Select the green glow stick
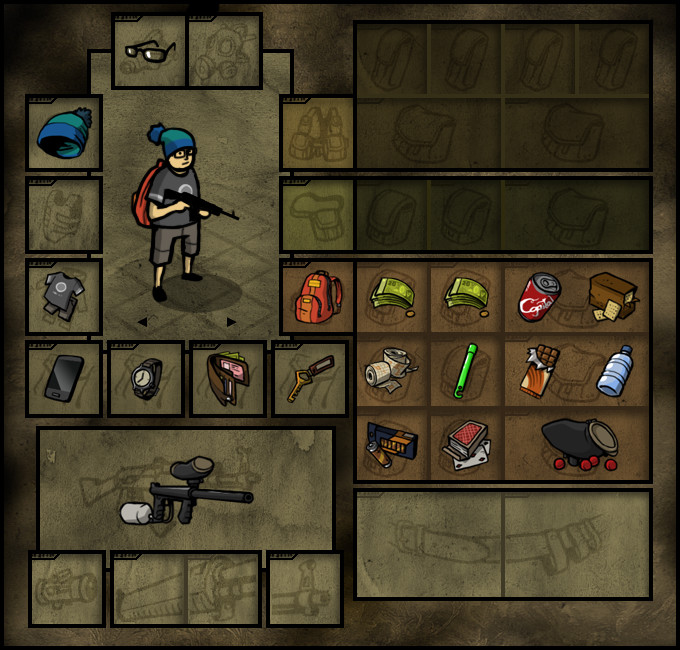Image resolution: width=680 pixels, height=650 pixels. click(x=466, y=372)
